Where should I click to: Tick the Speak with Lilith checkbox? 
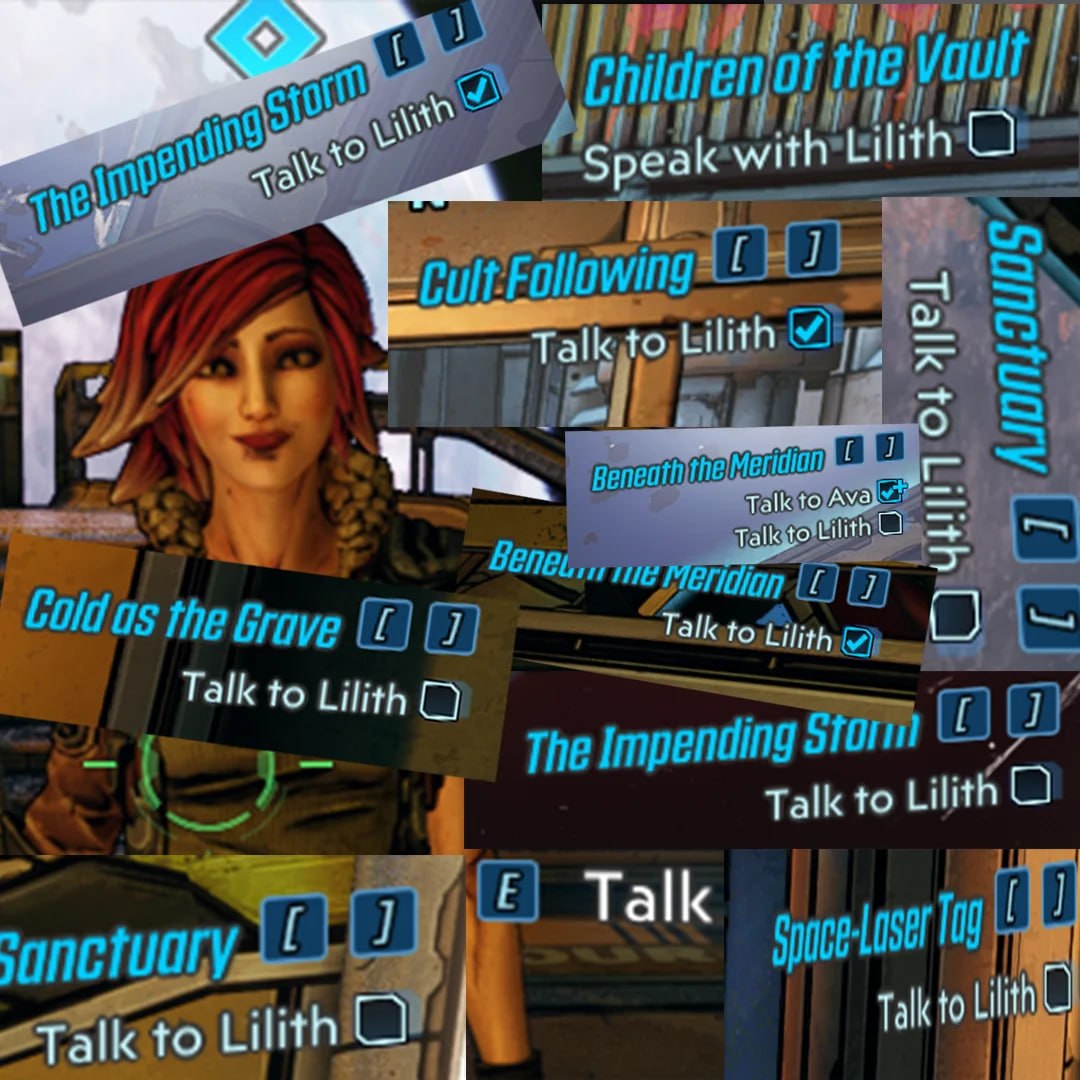tap(993, 133)
